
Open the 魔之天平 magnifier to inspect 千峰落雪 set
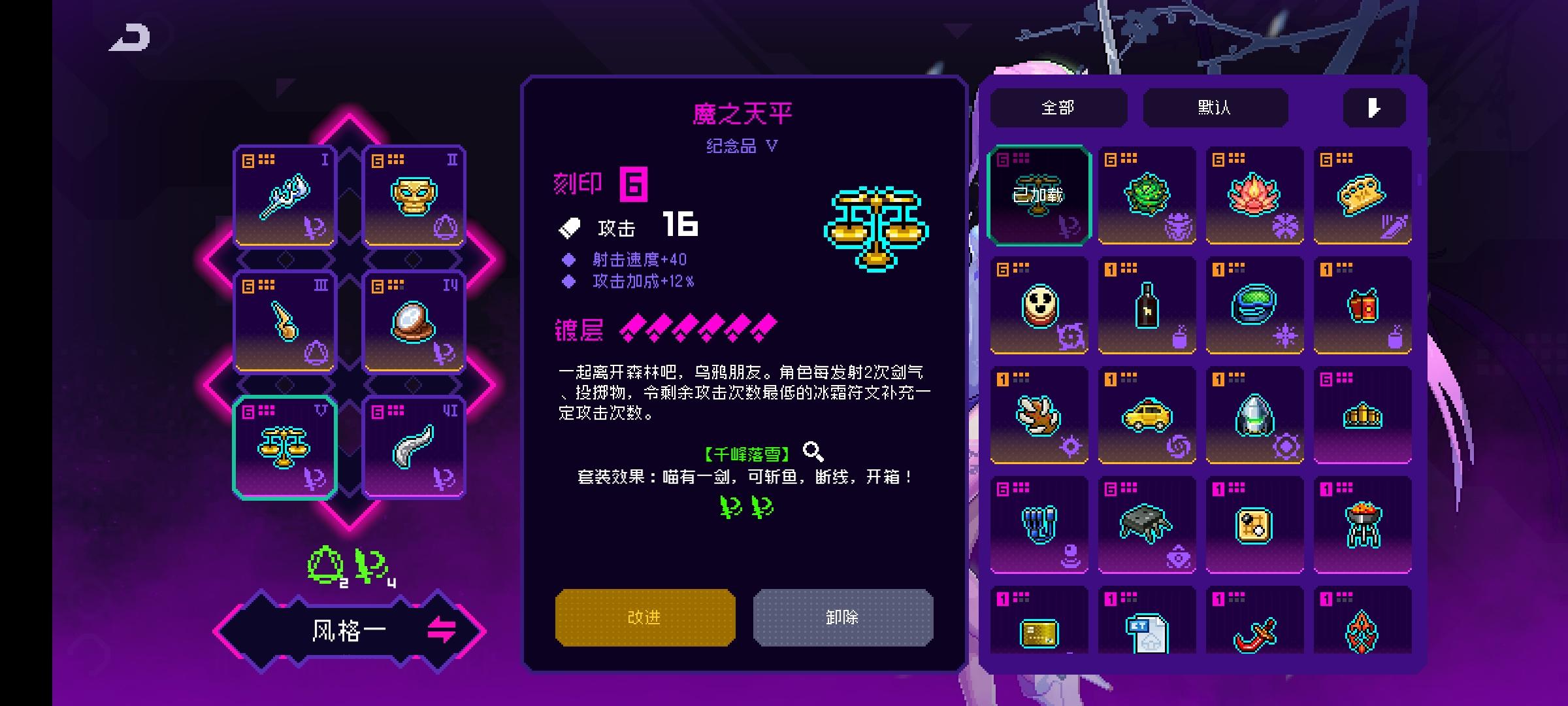tap(811, 449)
